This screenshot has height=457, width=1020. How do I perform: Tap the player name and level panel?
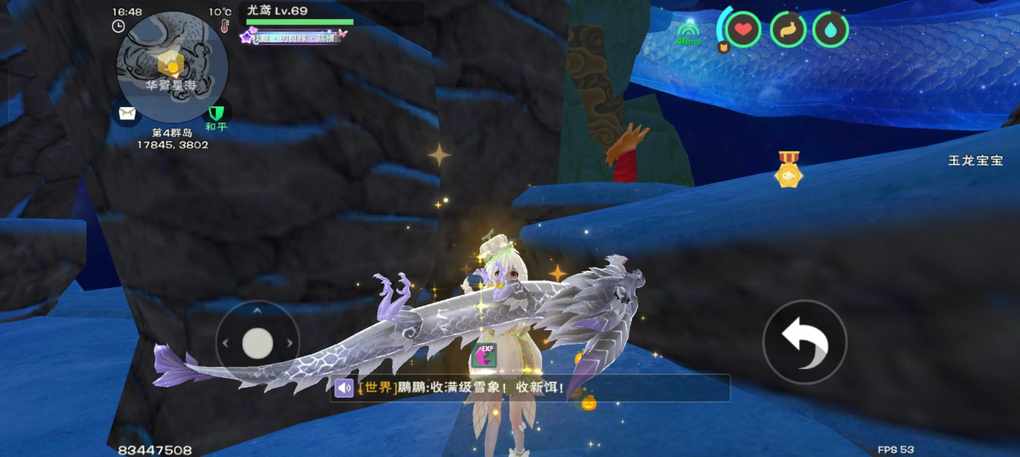click(299, 12)
